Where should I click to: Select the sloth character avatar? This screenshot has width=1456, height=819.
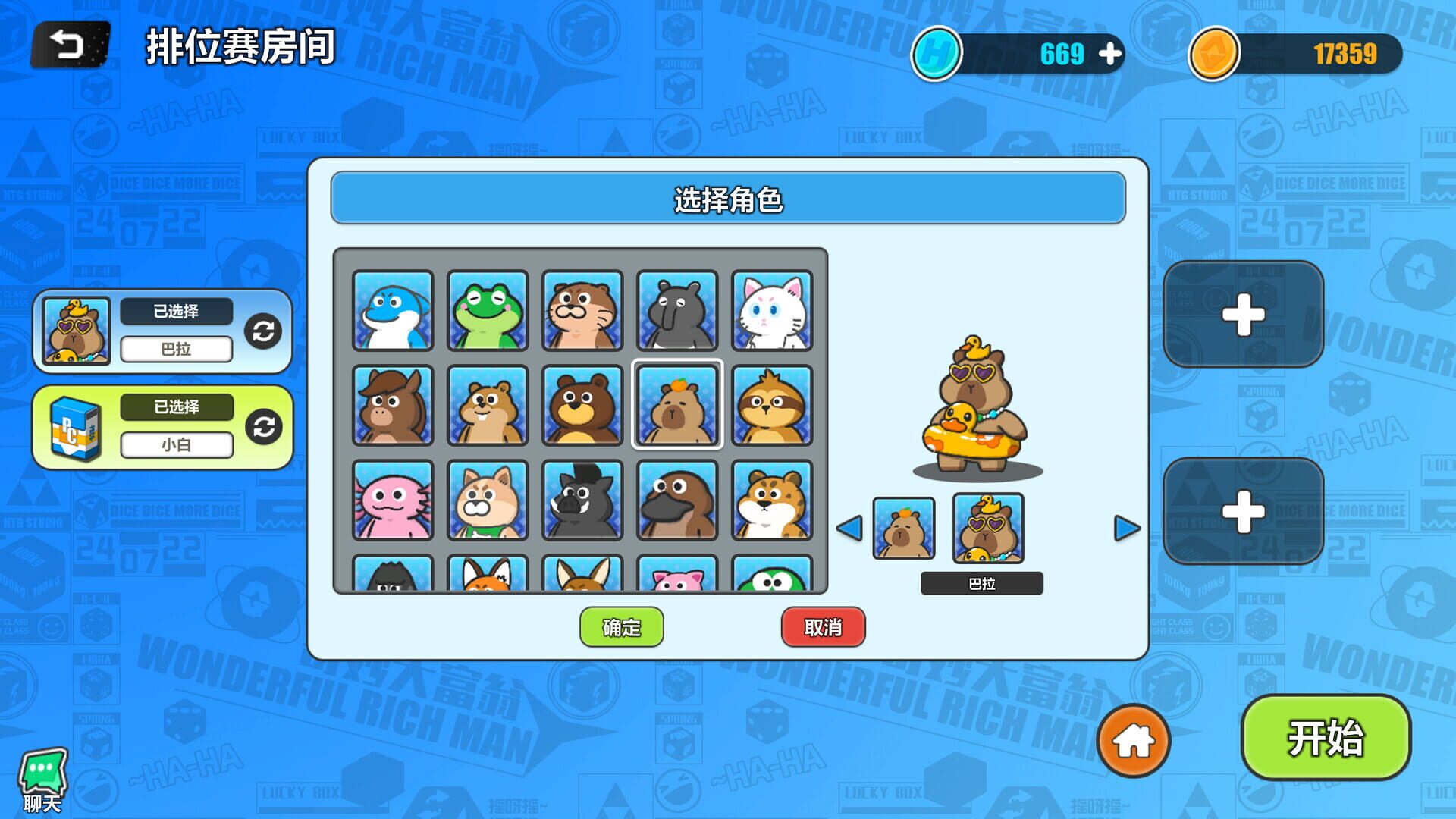point(771,406)
